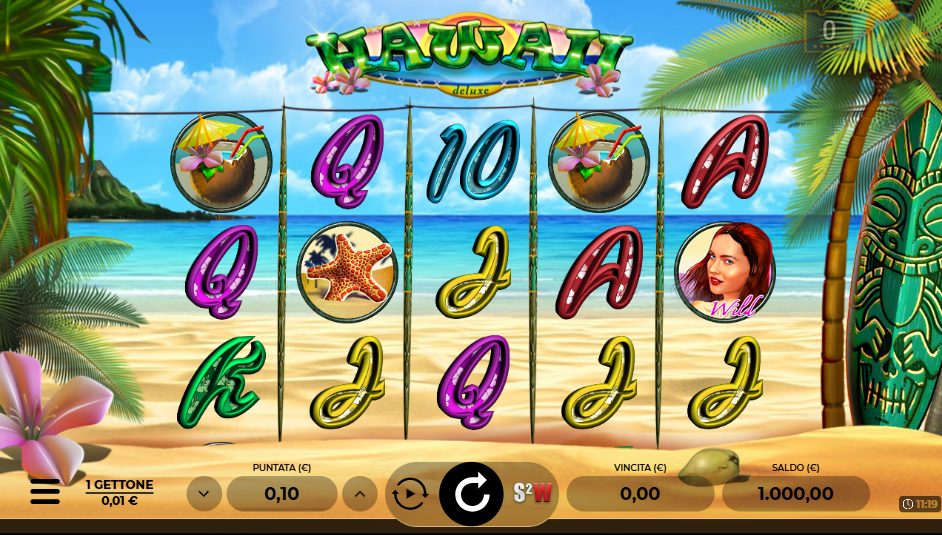
Task: Decrease the bet with the down arrow
Action: (204, 493)
